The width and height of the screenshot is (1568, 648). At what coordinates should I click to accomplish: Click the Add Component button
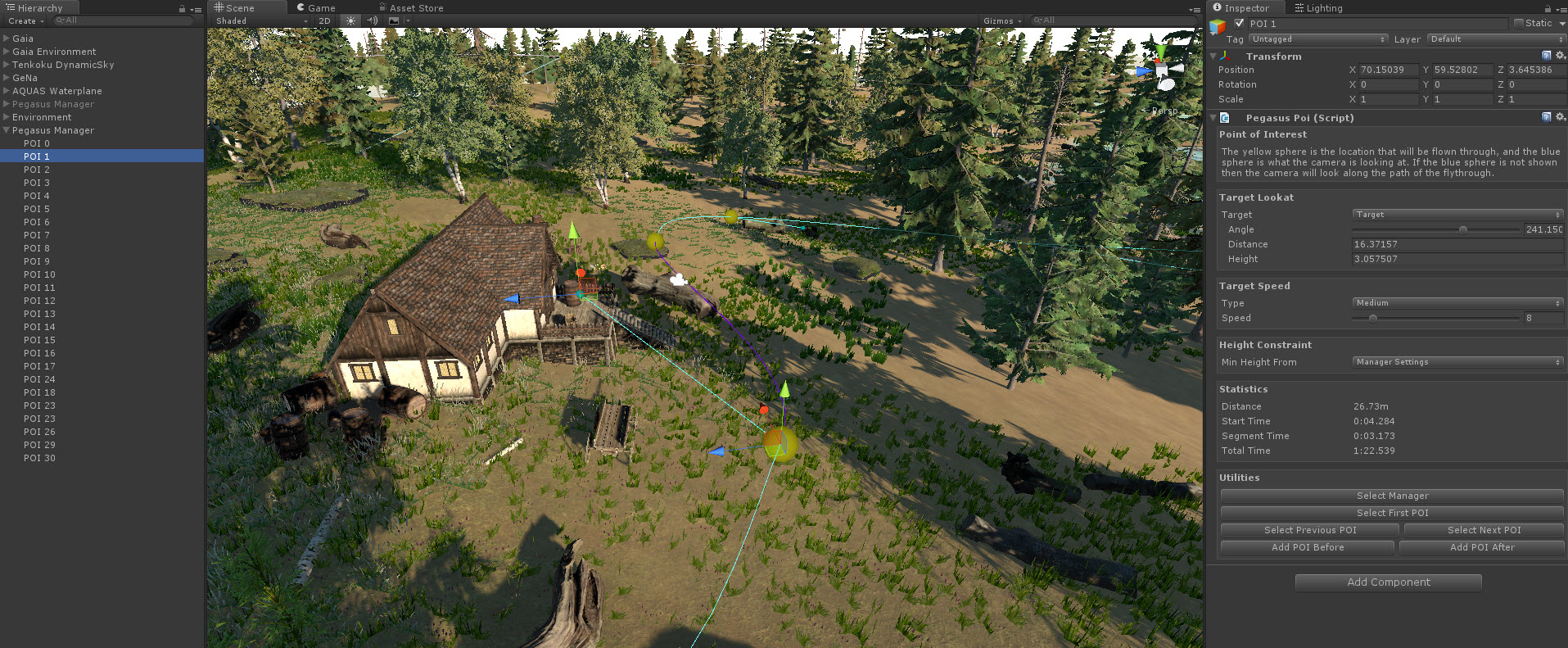1387,582
